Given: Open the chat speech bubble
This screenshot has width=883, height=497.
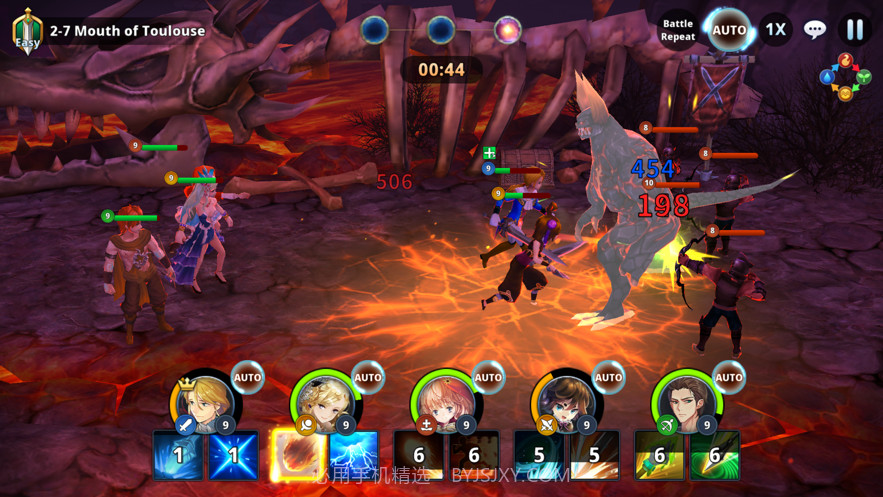Looking at the screenshot, I should pos(815,29).
